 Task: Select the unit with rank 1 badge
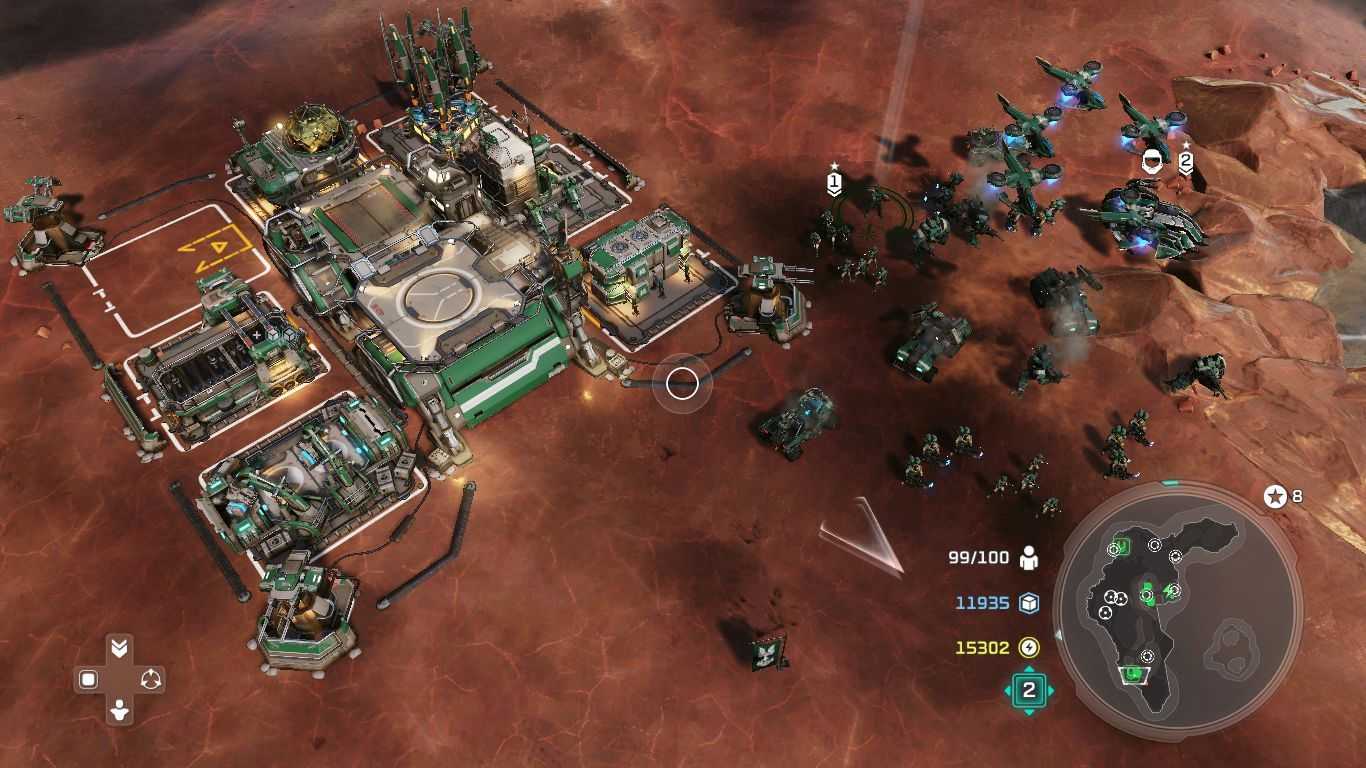(x=834, y=183)
